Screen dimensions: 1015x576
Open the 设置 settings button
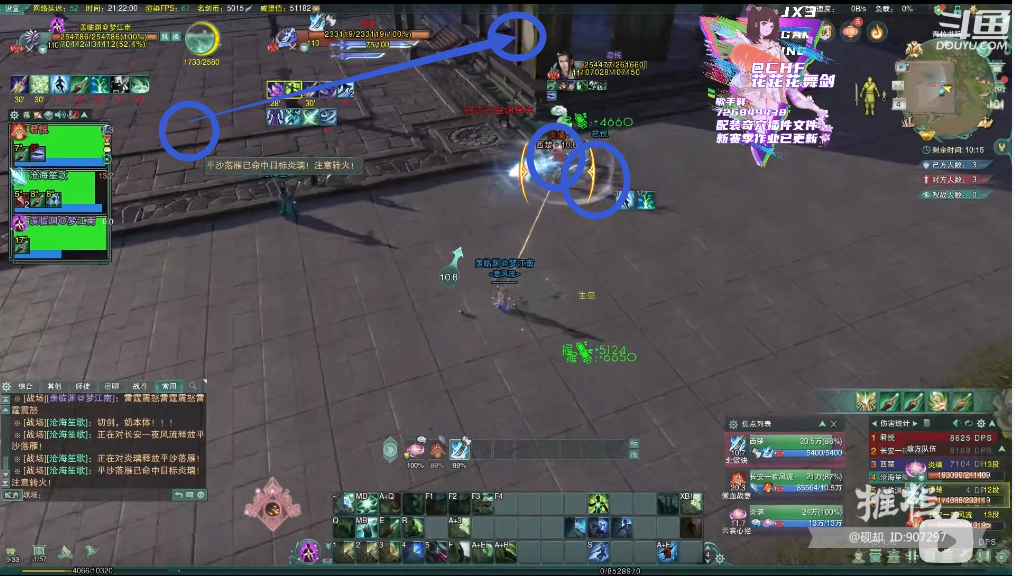pyautogui.click(x=12, y=8)
